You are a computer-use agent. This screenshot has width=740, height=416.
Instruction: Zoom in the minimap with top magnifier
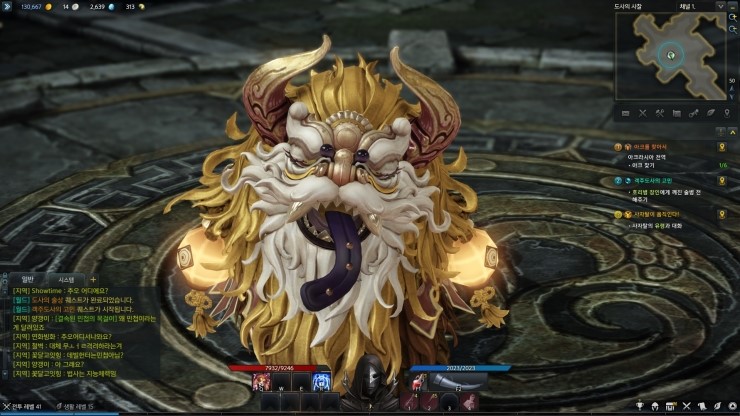coord(733,17)
